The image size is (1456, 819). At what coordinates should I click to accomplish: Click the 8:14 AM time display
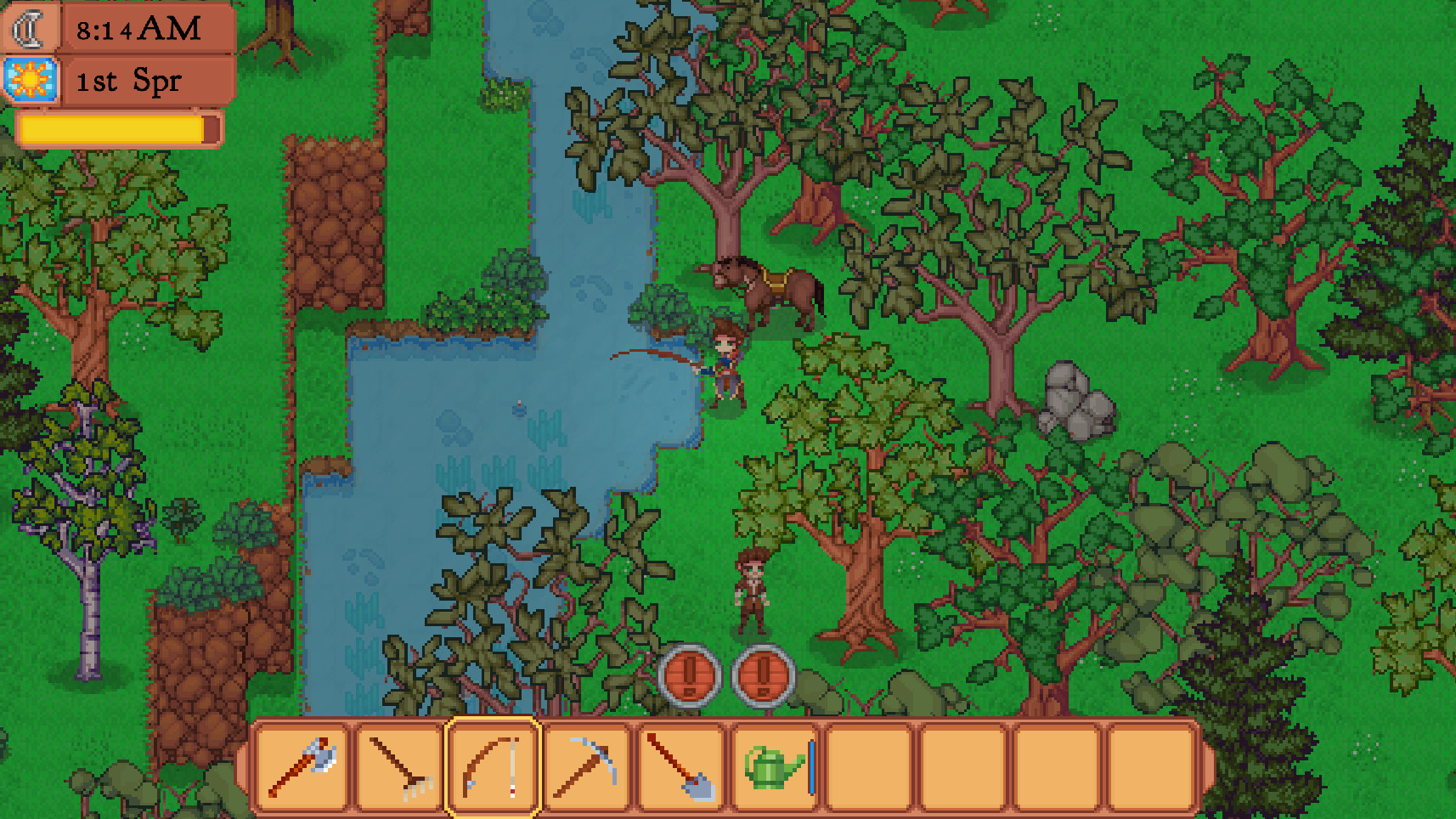[x=138, y=29]
